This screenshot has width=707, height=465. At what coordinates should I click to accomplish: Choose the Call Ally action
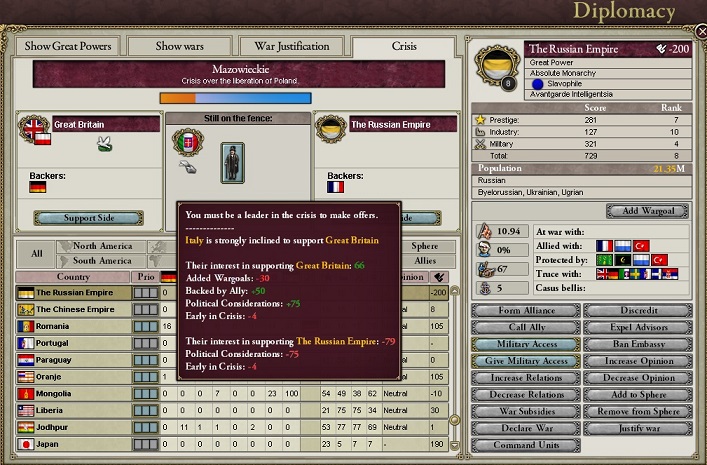point(524,327)
